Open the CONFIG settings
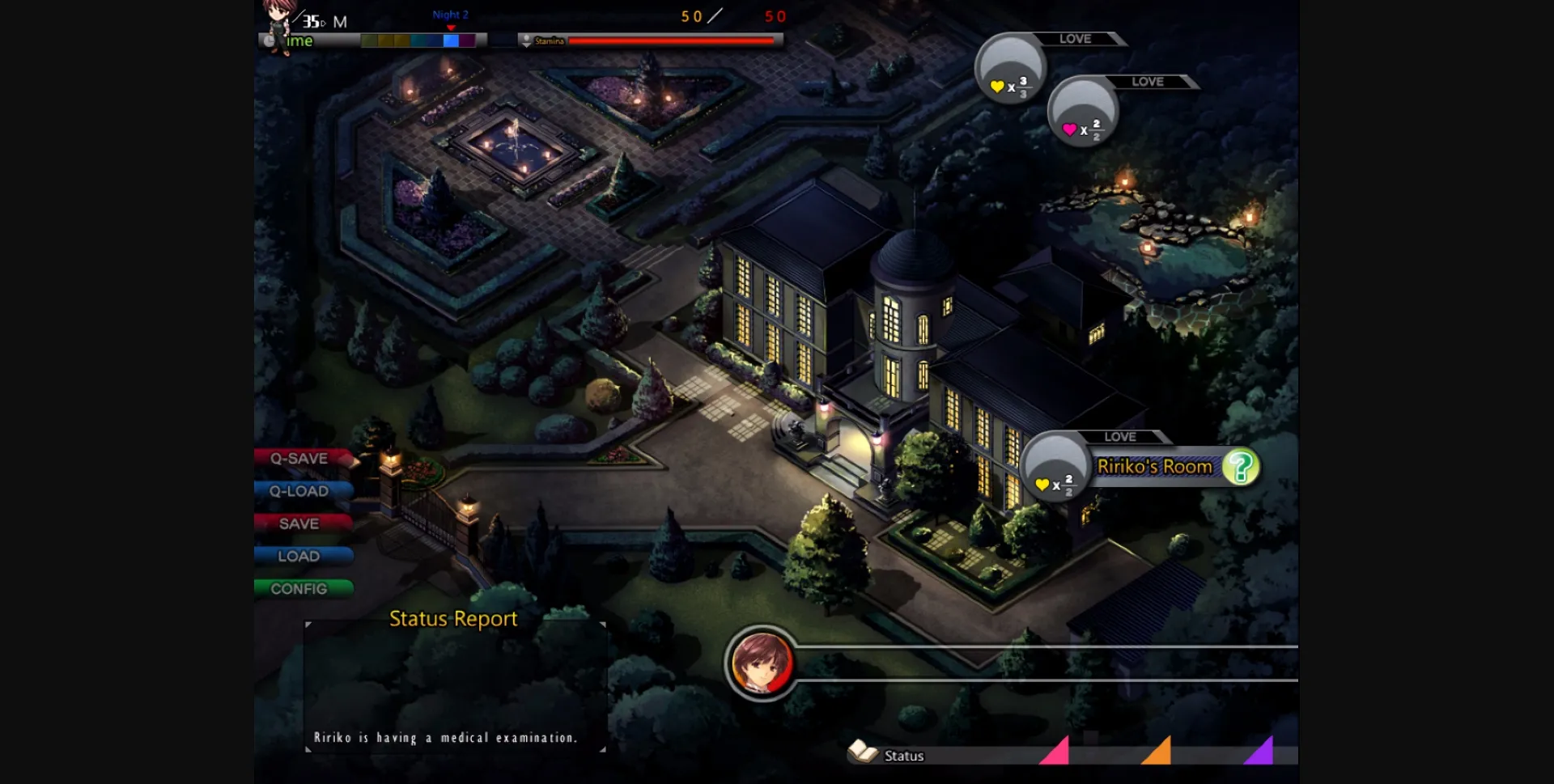Viewport: 1554px width, 784px height. [x=299, y=589]
